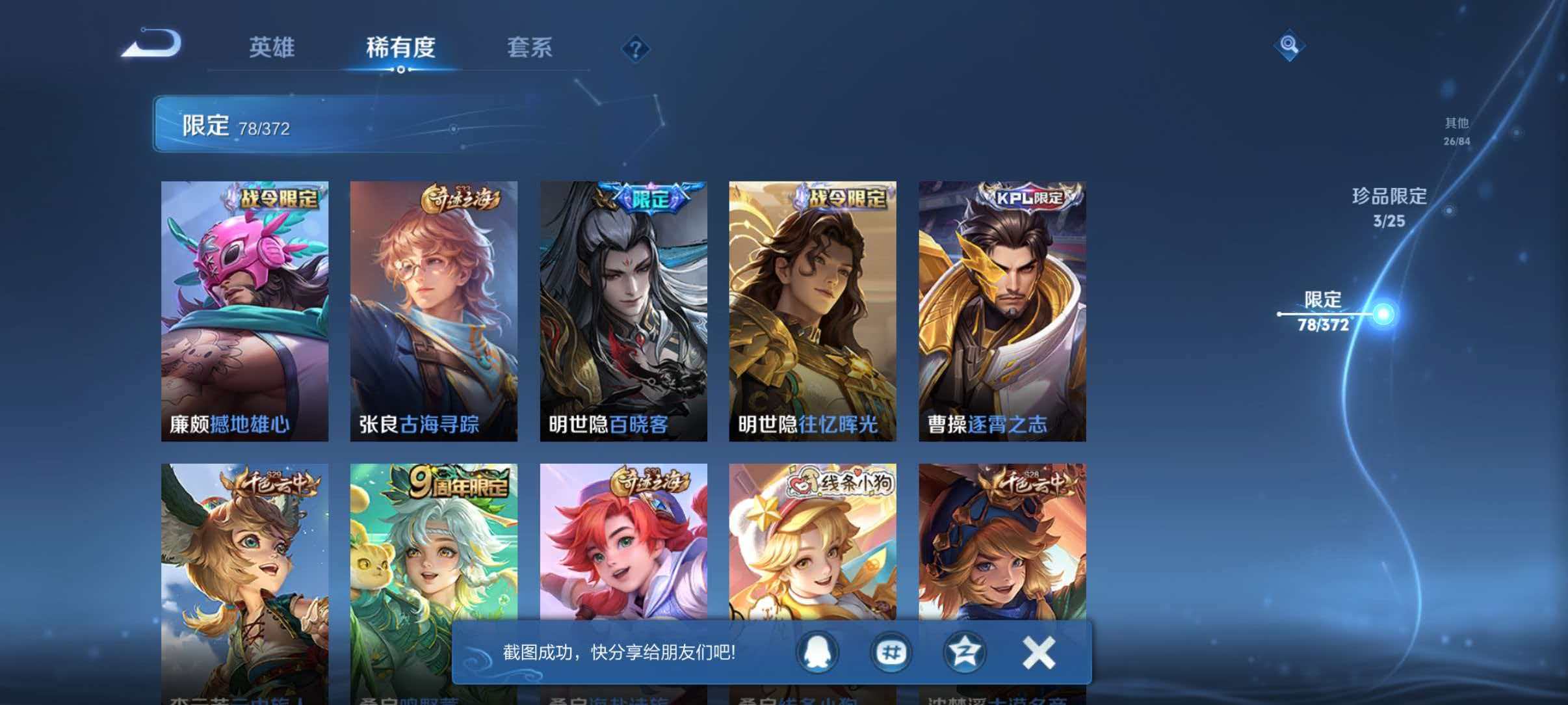This screenshot has width=1568, height=705.
Task: Switch to the 英雄 tab
Action: 273,48
